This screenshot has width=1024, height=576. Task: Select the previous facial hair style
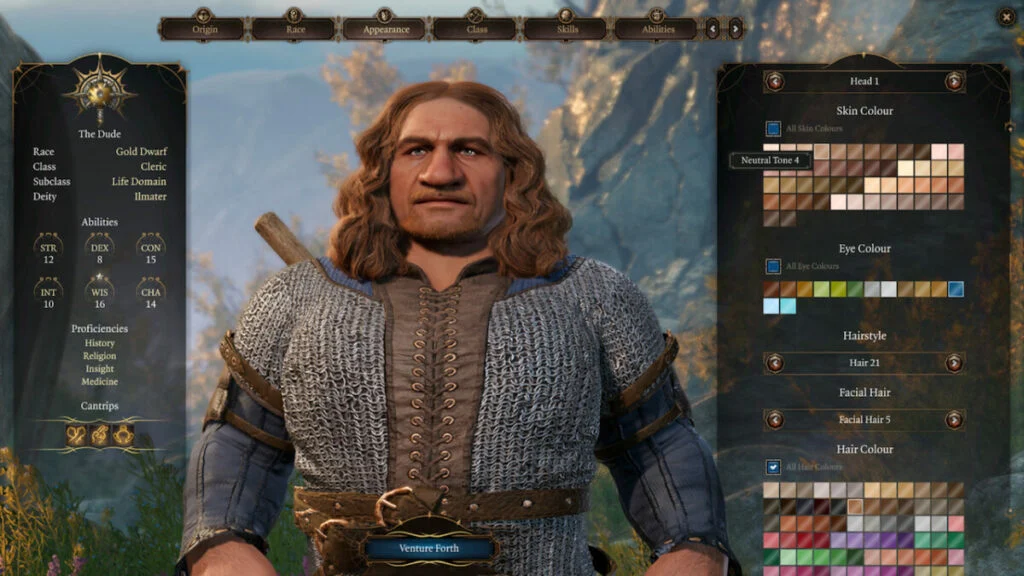(775, 419)
